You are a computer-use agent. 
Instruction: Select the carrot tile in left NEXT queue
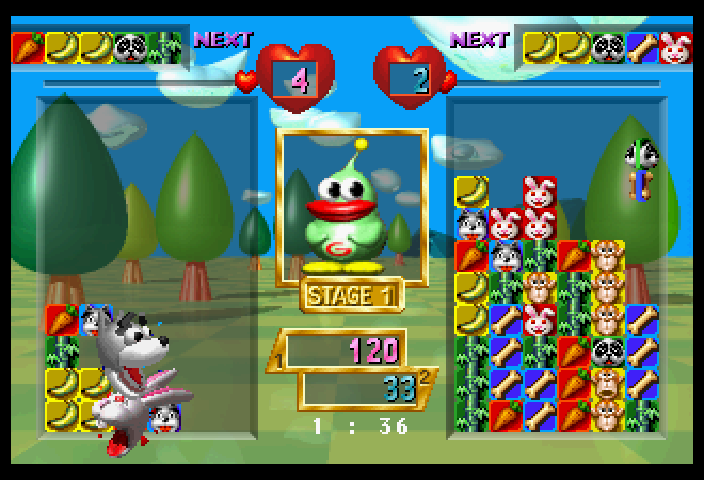[28, 47]
